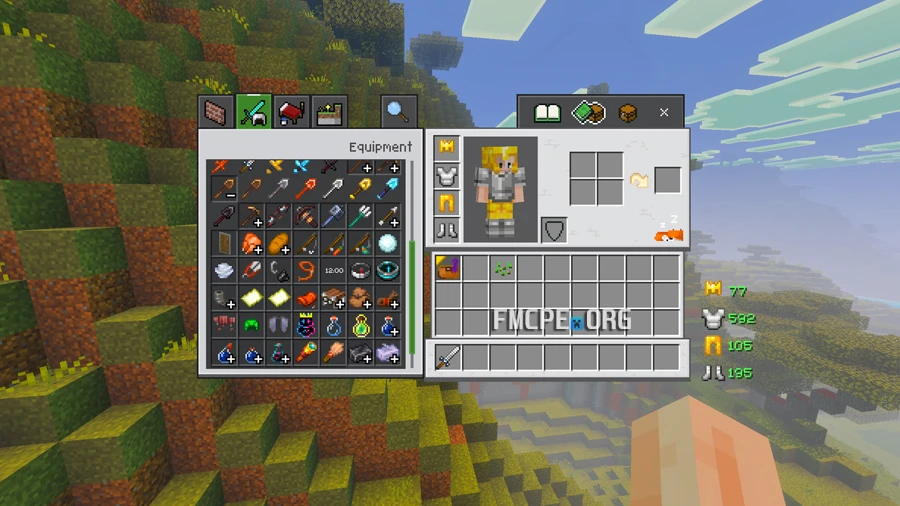Close the inventory with the X button
Viewport: 900px width, 506px height.
664,113
